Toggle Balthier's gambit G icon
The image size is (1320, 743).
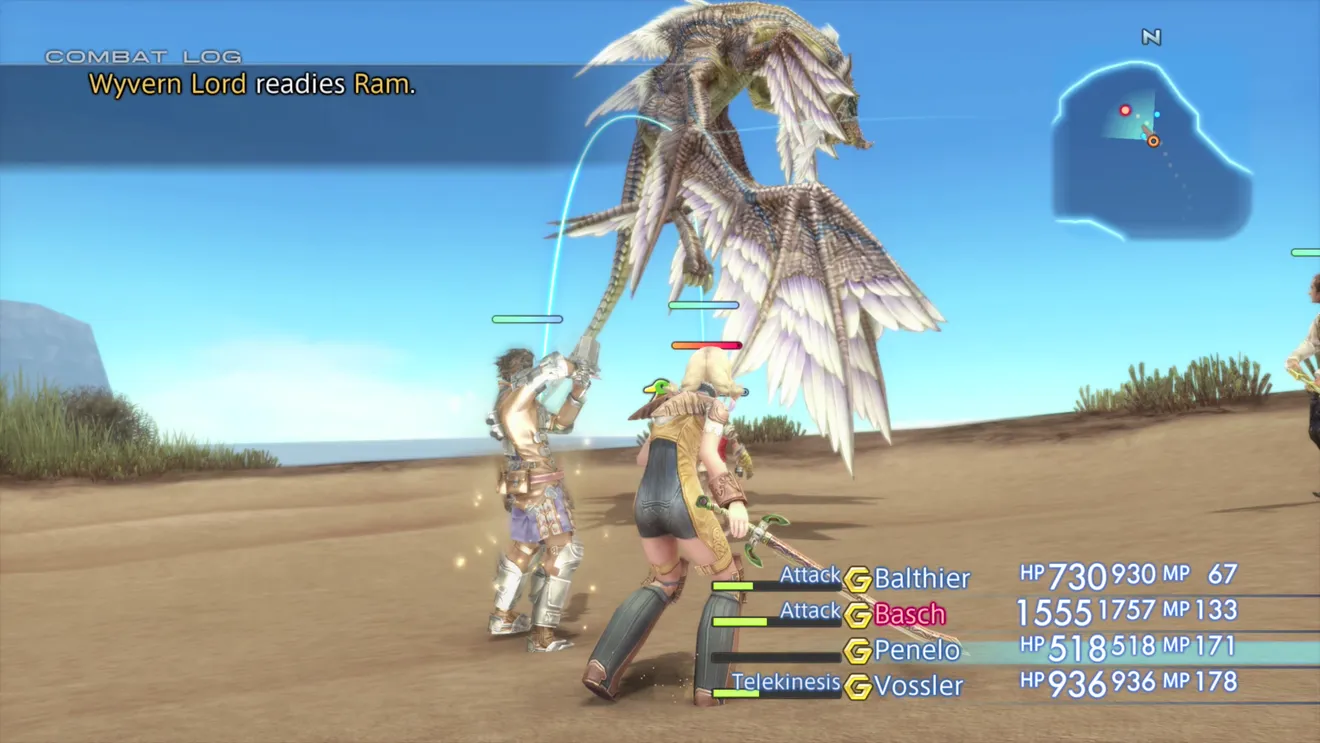pyautogui.click(x=857, y=579)
